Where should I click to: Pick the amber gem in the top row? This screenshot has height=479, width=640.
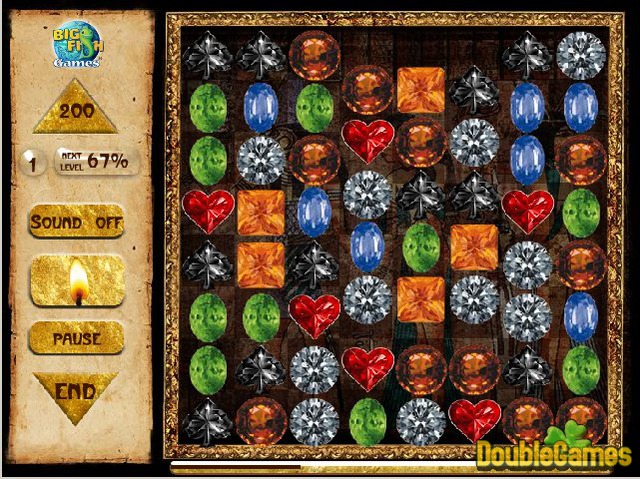(314, 53)
